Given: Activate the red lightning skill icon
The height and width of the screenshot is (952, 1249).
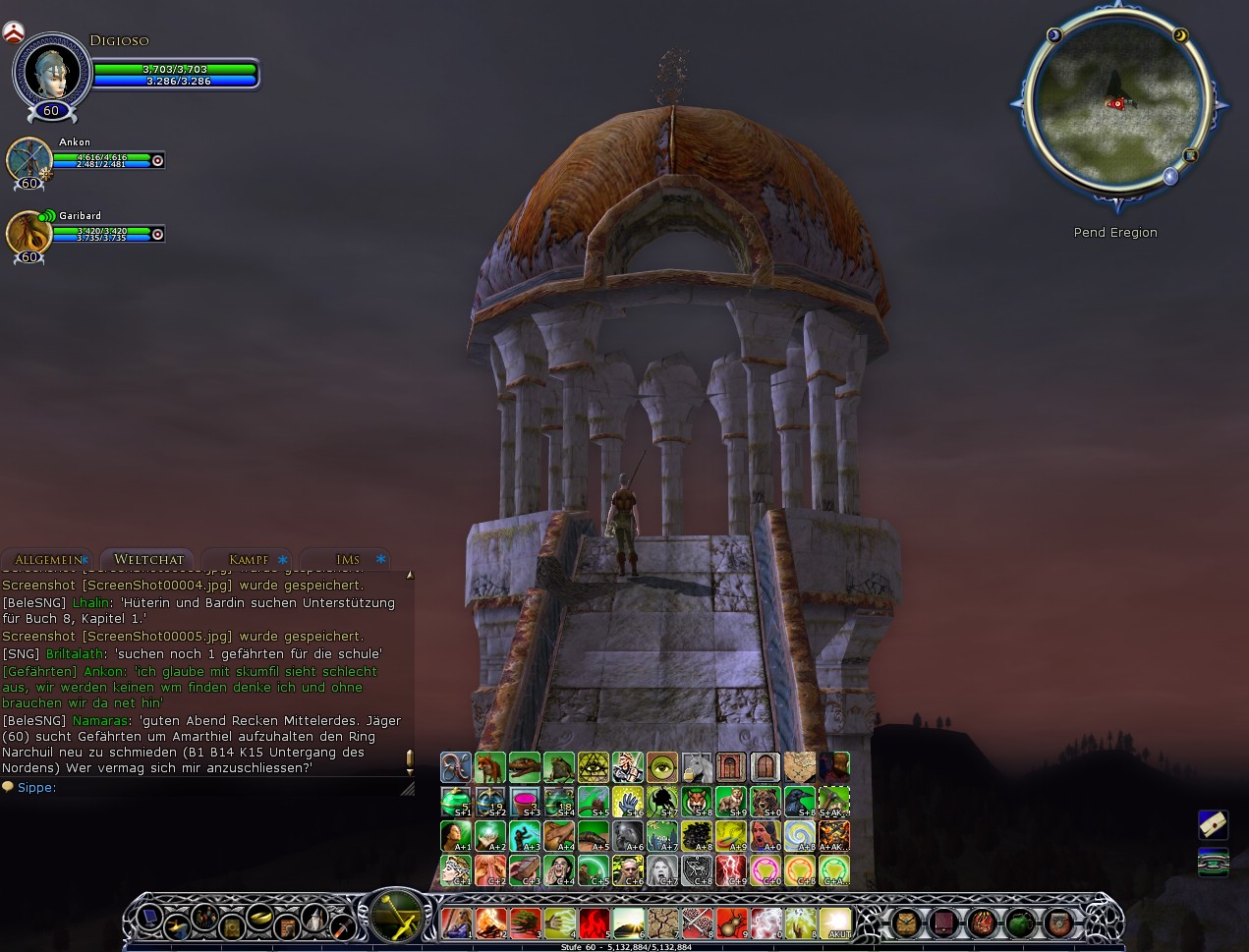Looking at the screenshot, I should point(730,869).
